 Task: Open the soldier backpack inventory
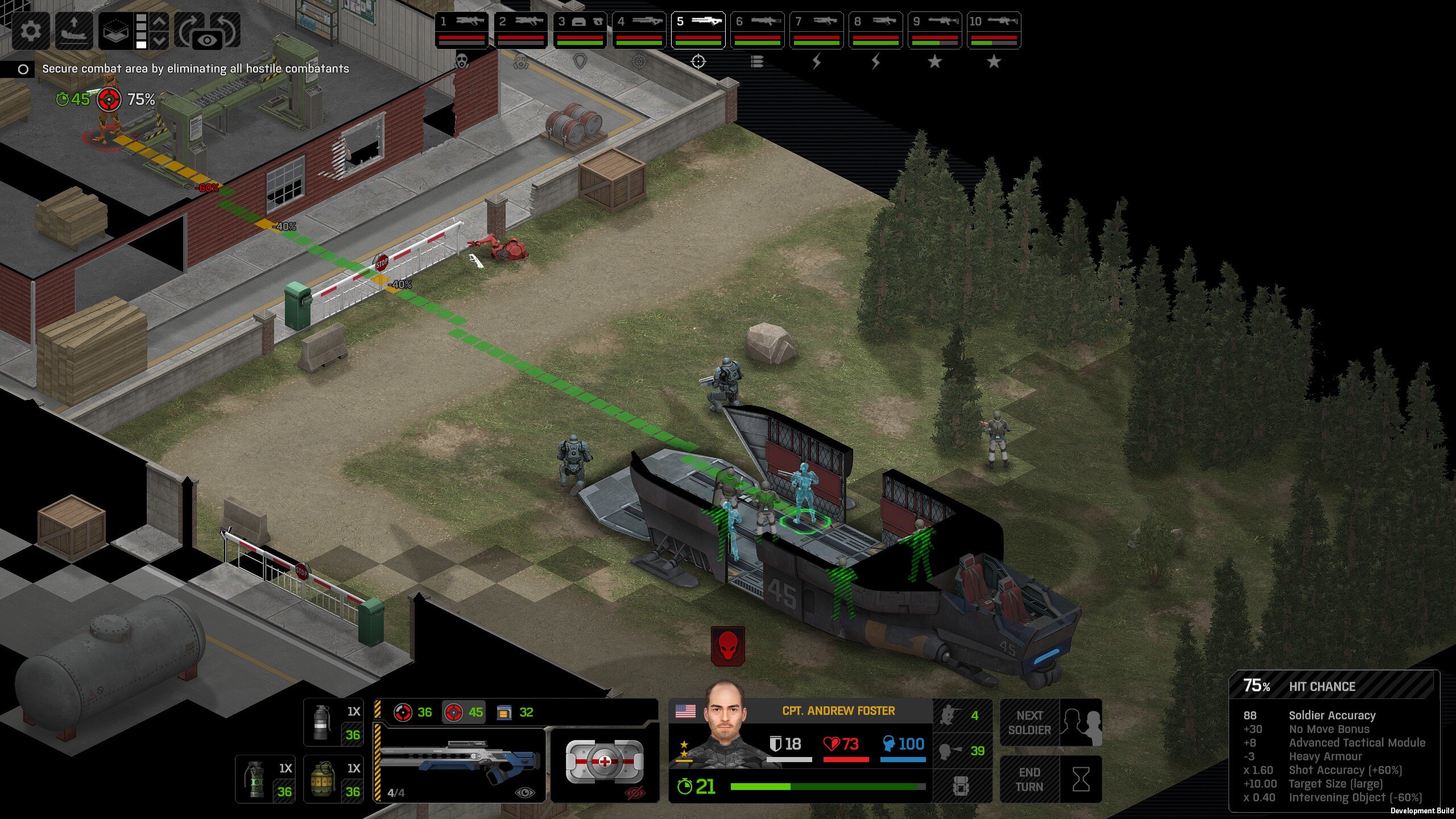962,787
